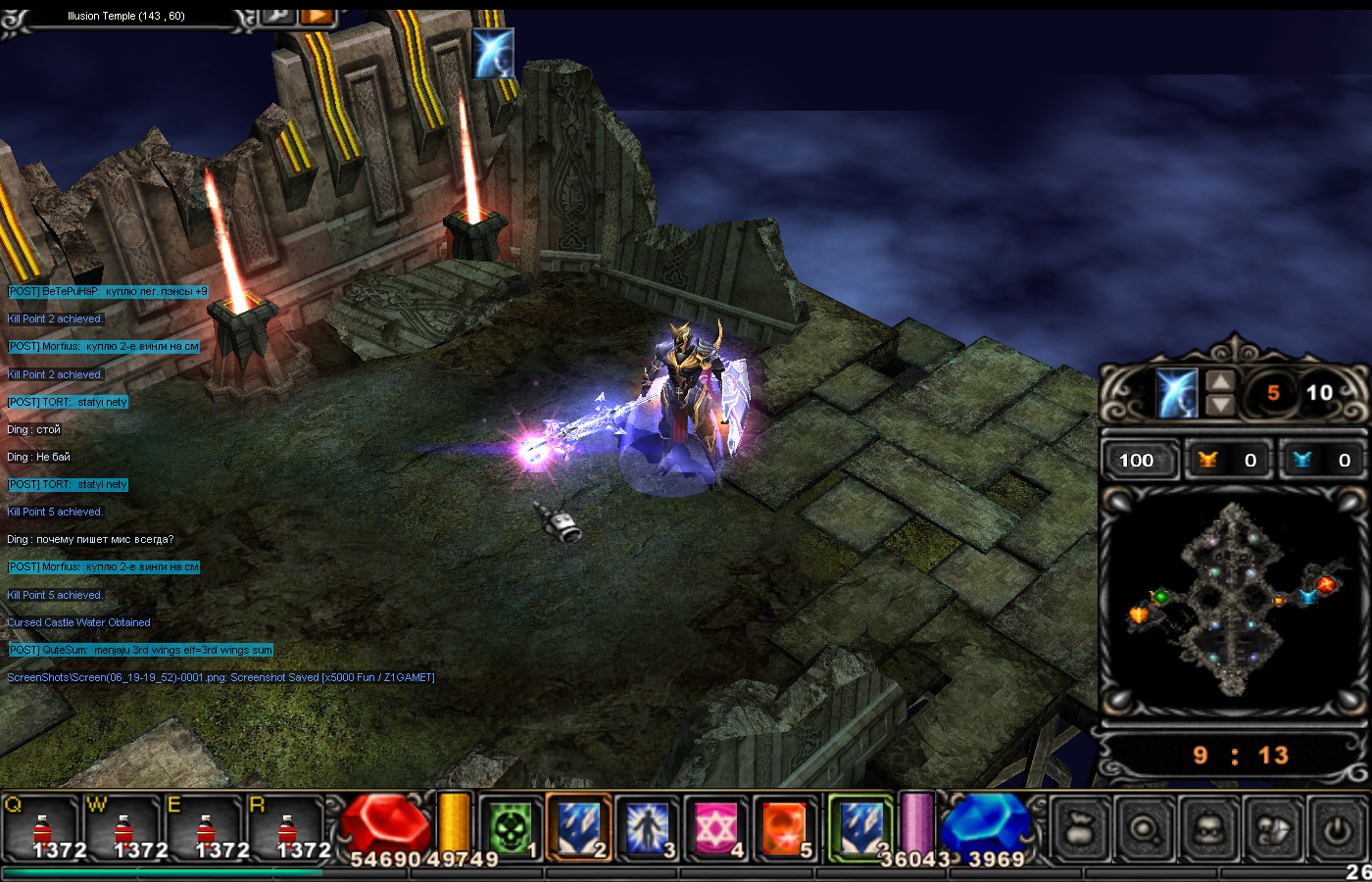Open the magnifier search menu button

(x=1145, y=831)
